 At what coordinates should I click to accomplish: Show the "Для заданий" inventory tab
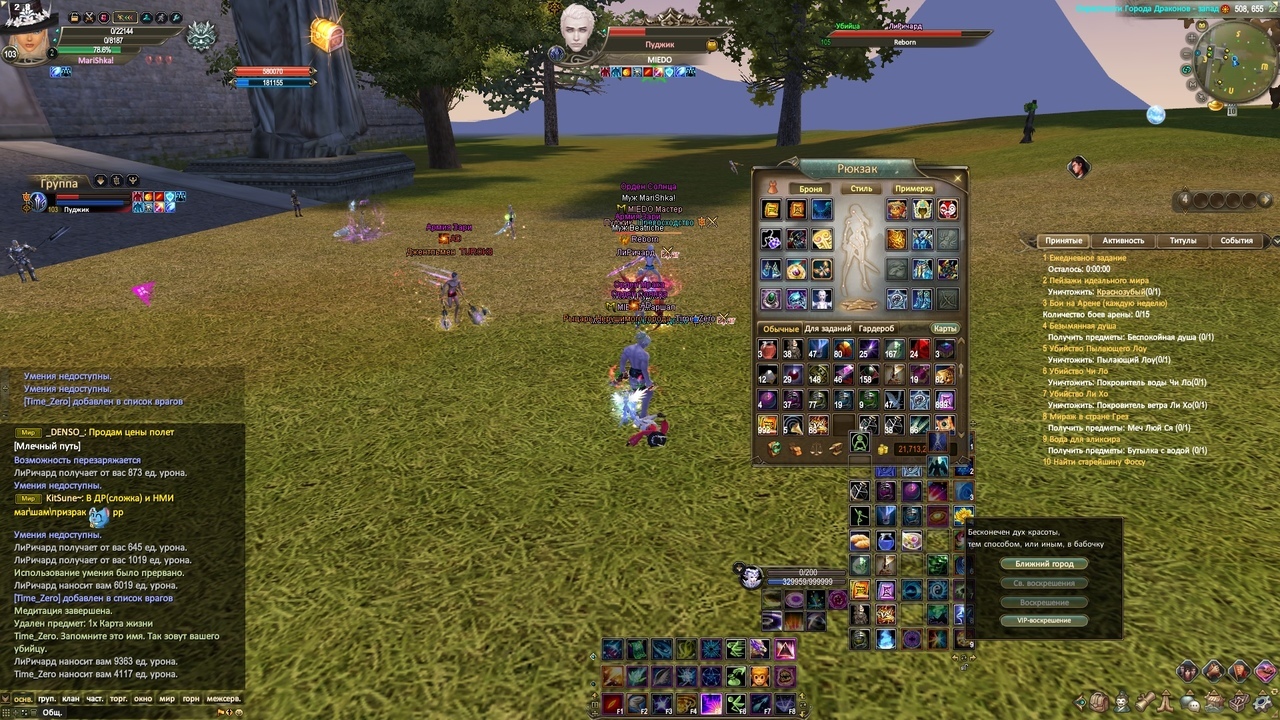point(828,329)
